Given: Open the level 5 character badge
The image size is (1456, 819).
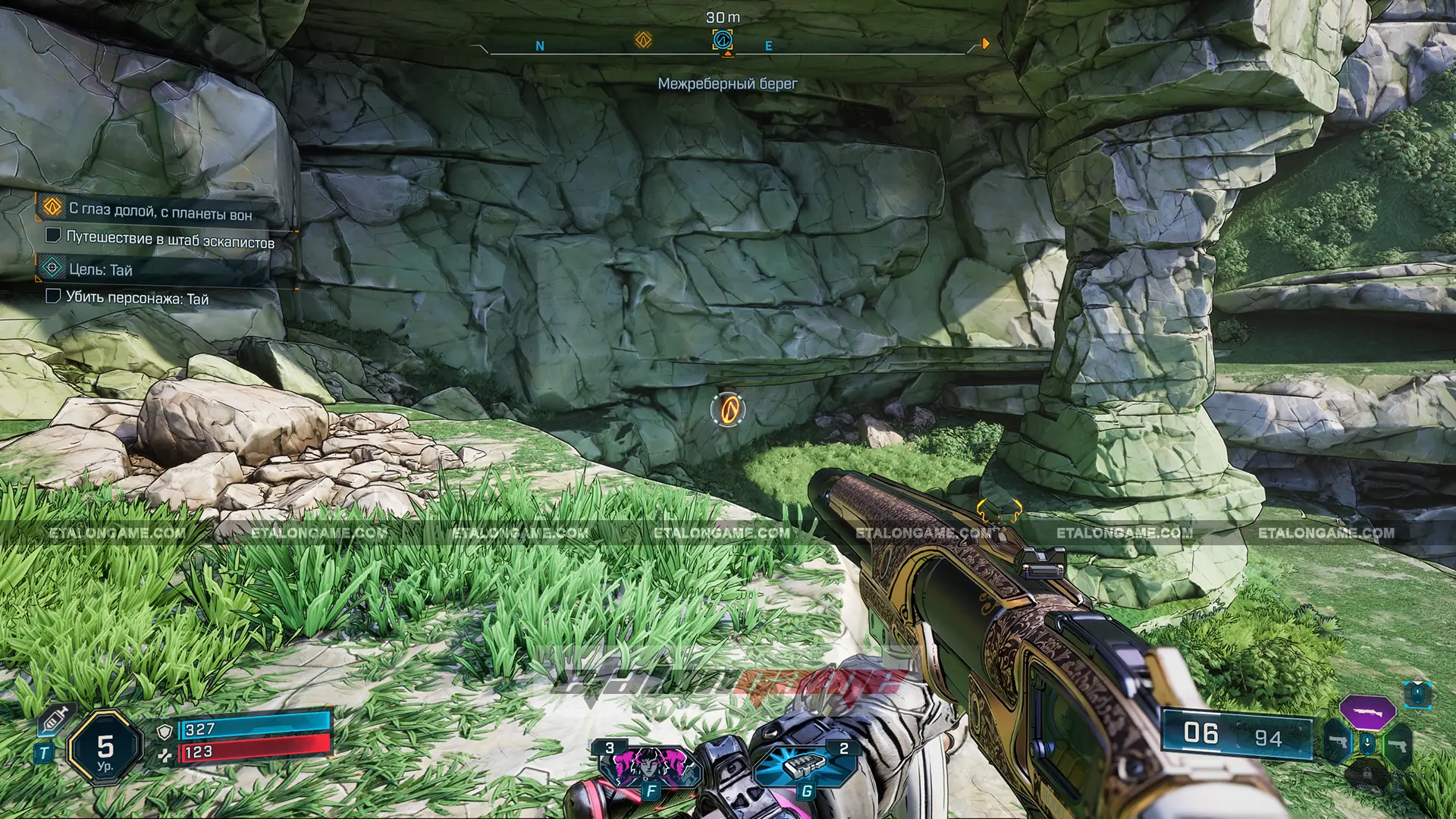Looking at the screenshot, I should (x=105, y=748).
